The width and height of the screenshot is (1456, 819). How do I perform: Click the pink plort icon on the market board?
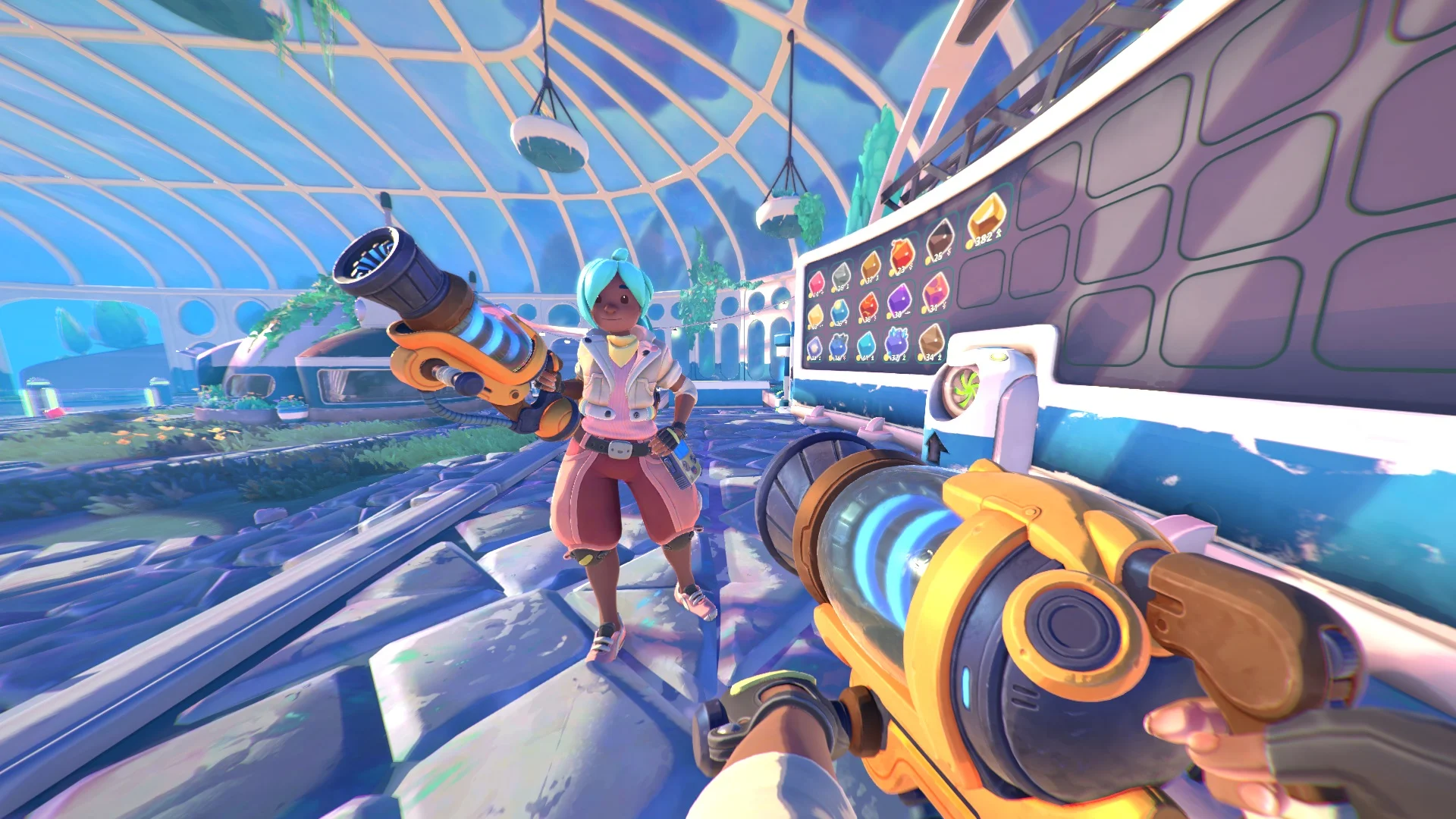[x=816, y=282]
